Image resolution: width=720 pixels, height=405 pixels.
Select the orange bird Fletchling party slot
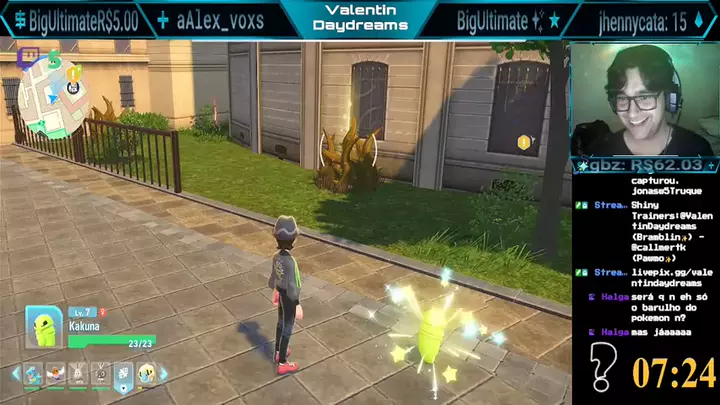click(x=56, y=374)
